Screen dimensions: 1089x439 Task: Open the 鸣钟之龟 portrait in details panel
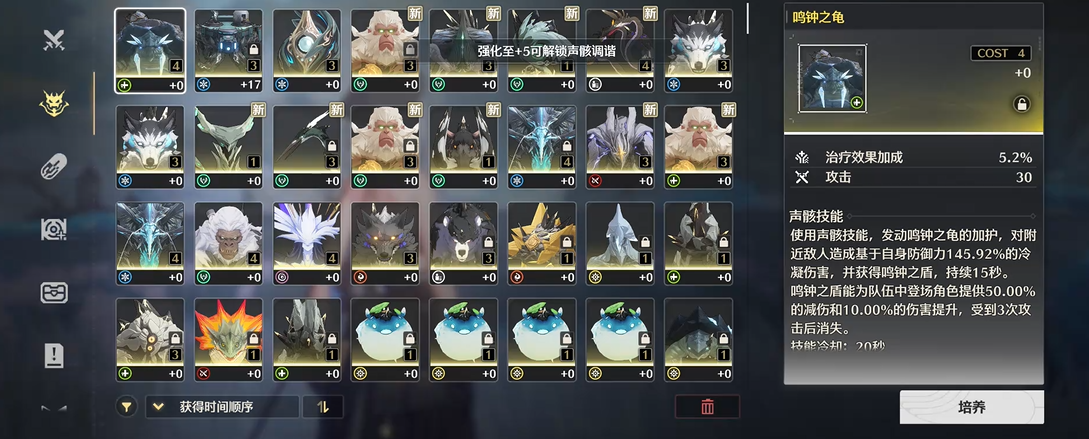[832, 79]
